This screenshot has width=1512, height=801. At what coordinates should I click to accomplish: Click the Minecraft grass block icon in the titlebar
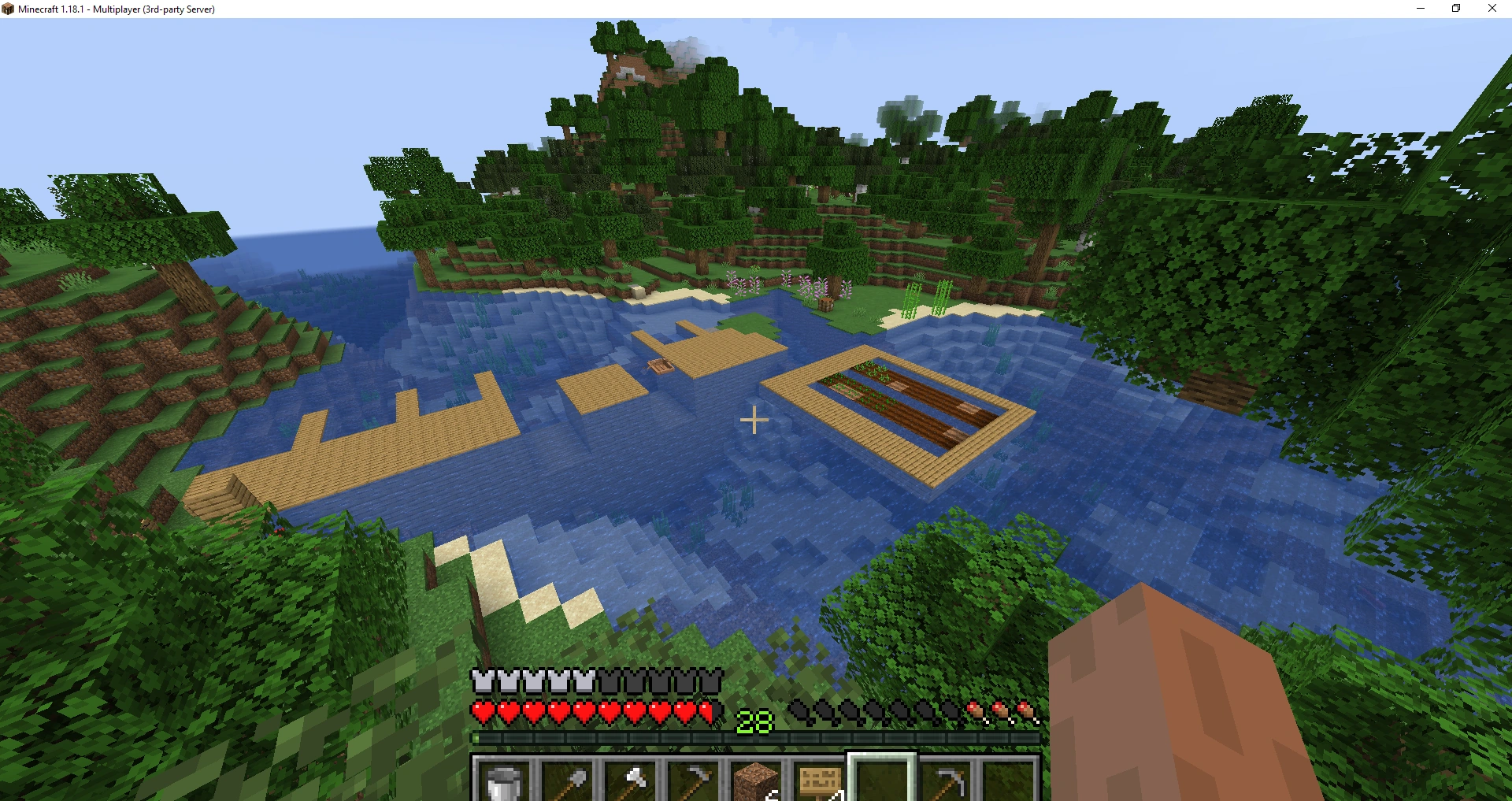(x=8, y=9)
